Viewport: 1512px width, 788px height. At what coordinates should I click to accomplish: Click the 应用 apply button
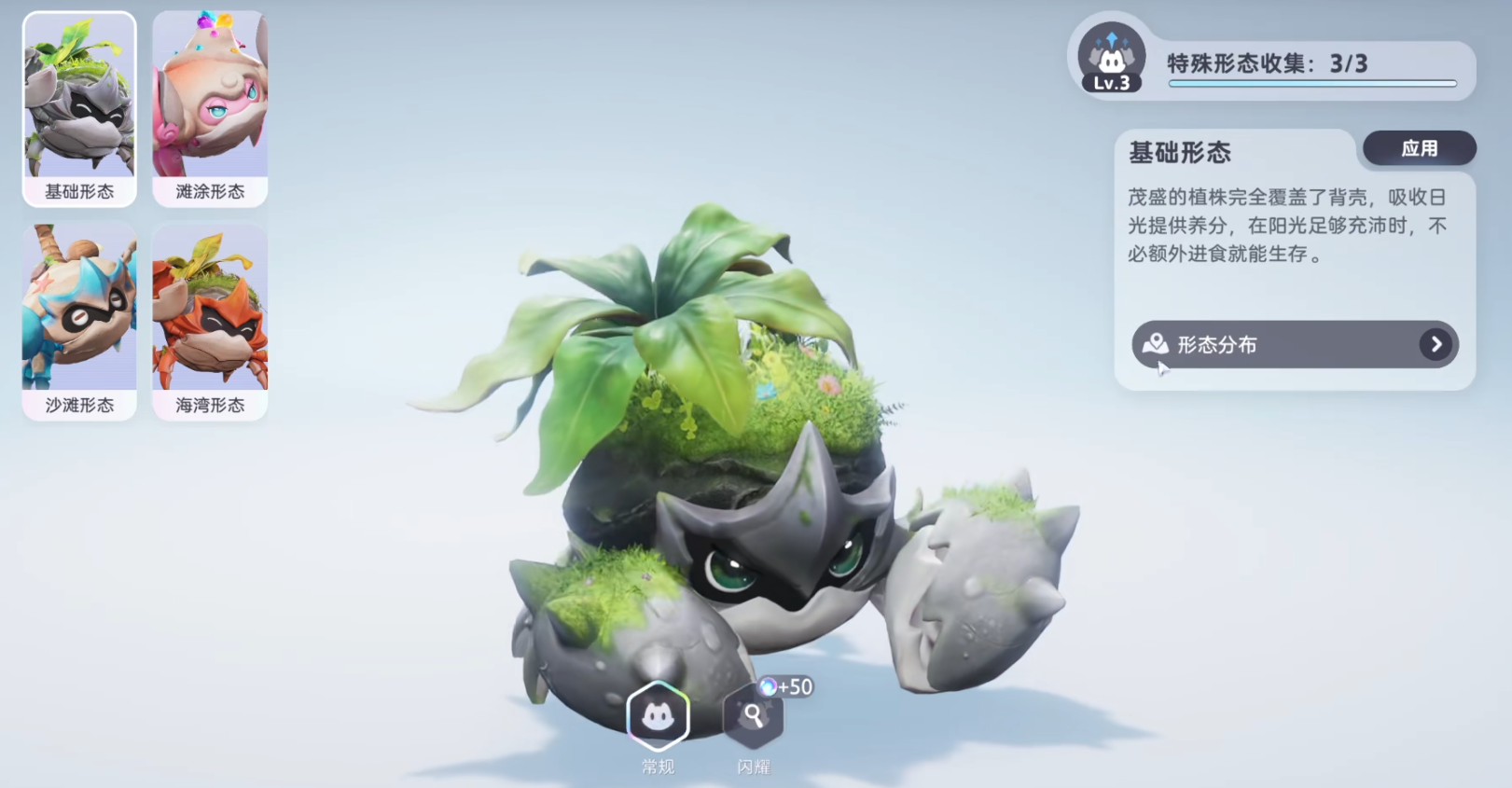coord(1419,148)
